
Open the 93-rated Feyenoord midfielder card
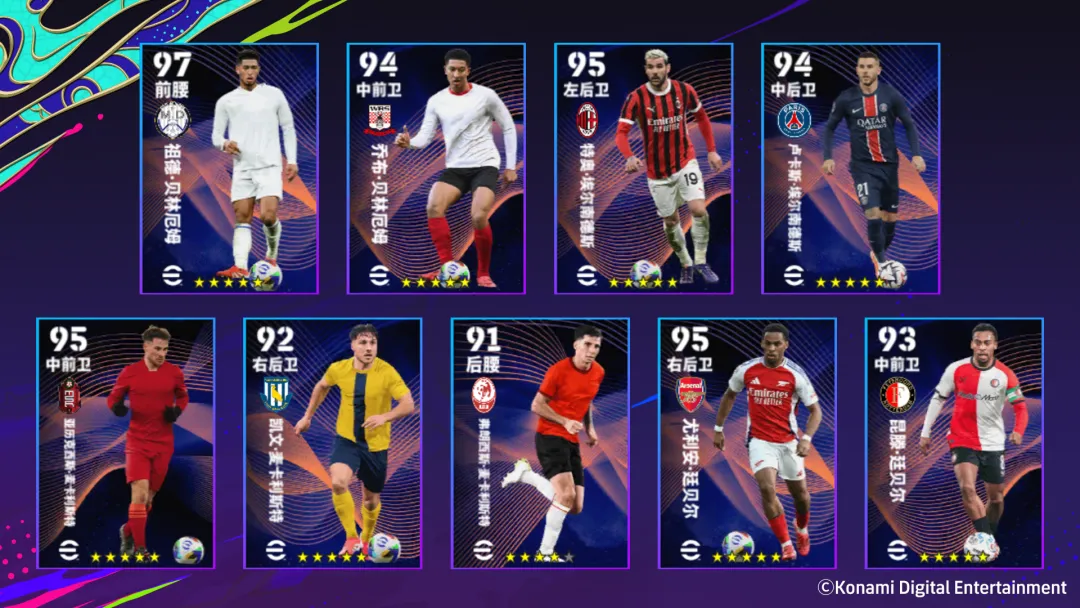click(954, 443)
